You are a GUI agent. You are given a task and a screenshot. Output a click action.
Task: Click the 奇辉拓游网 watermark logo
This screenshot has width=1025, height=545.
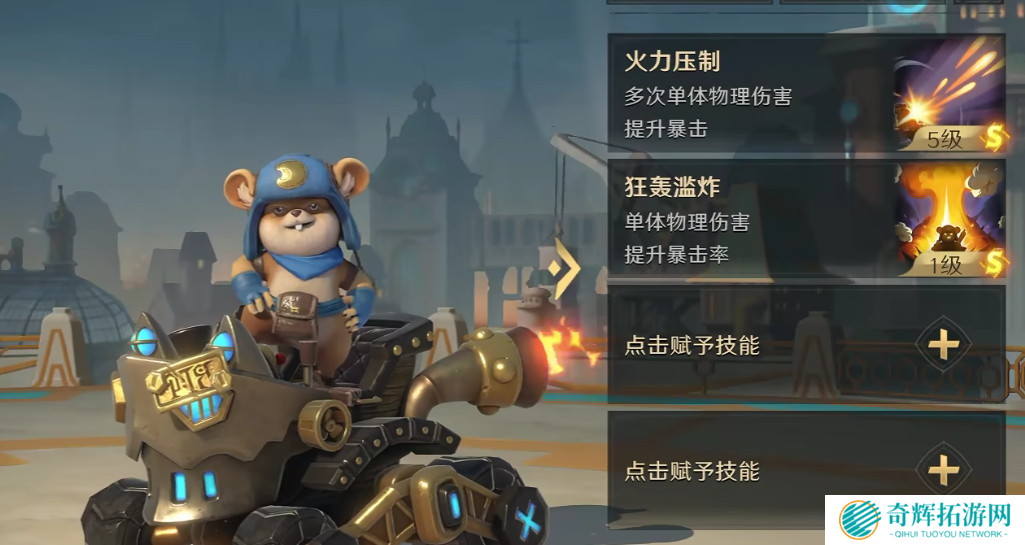click(x=924, y=521)
